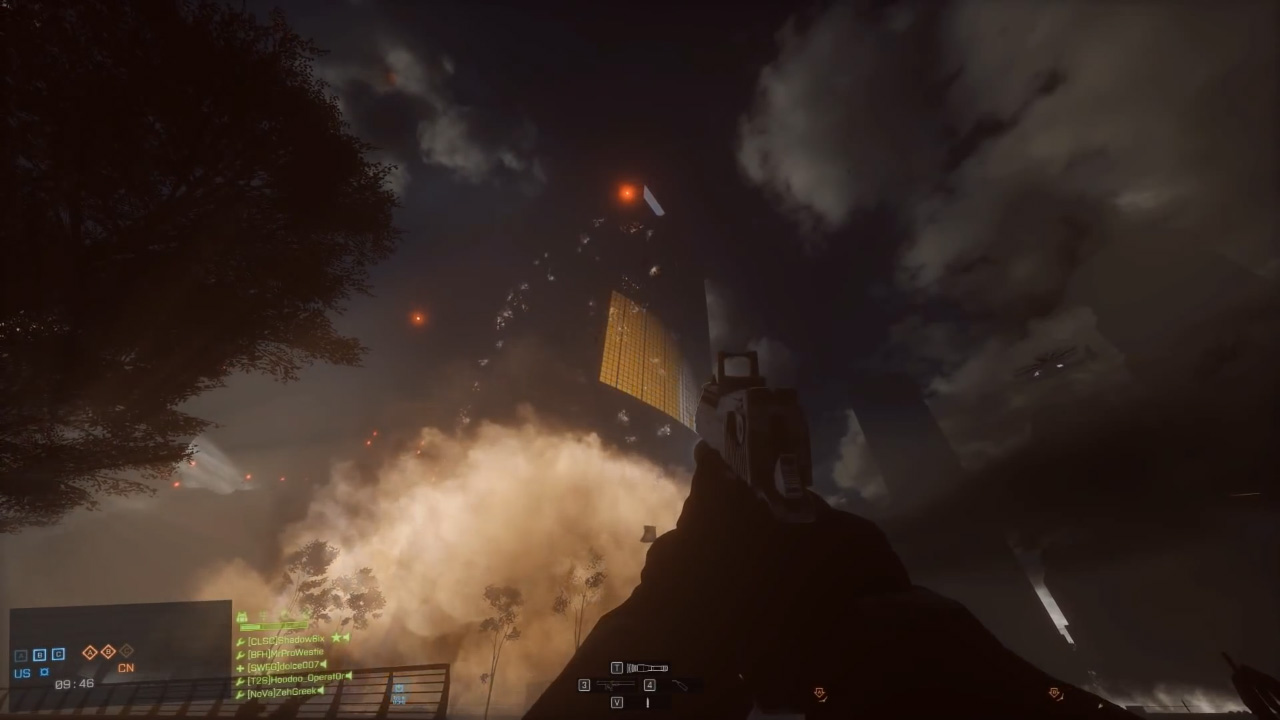Click the knife icon next to the V key
This screenshot has width=1280, height=720.
click(x=648, y=703)
